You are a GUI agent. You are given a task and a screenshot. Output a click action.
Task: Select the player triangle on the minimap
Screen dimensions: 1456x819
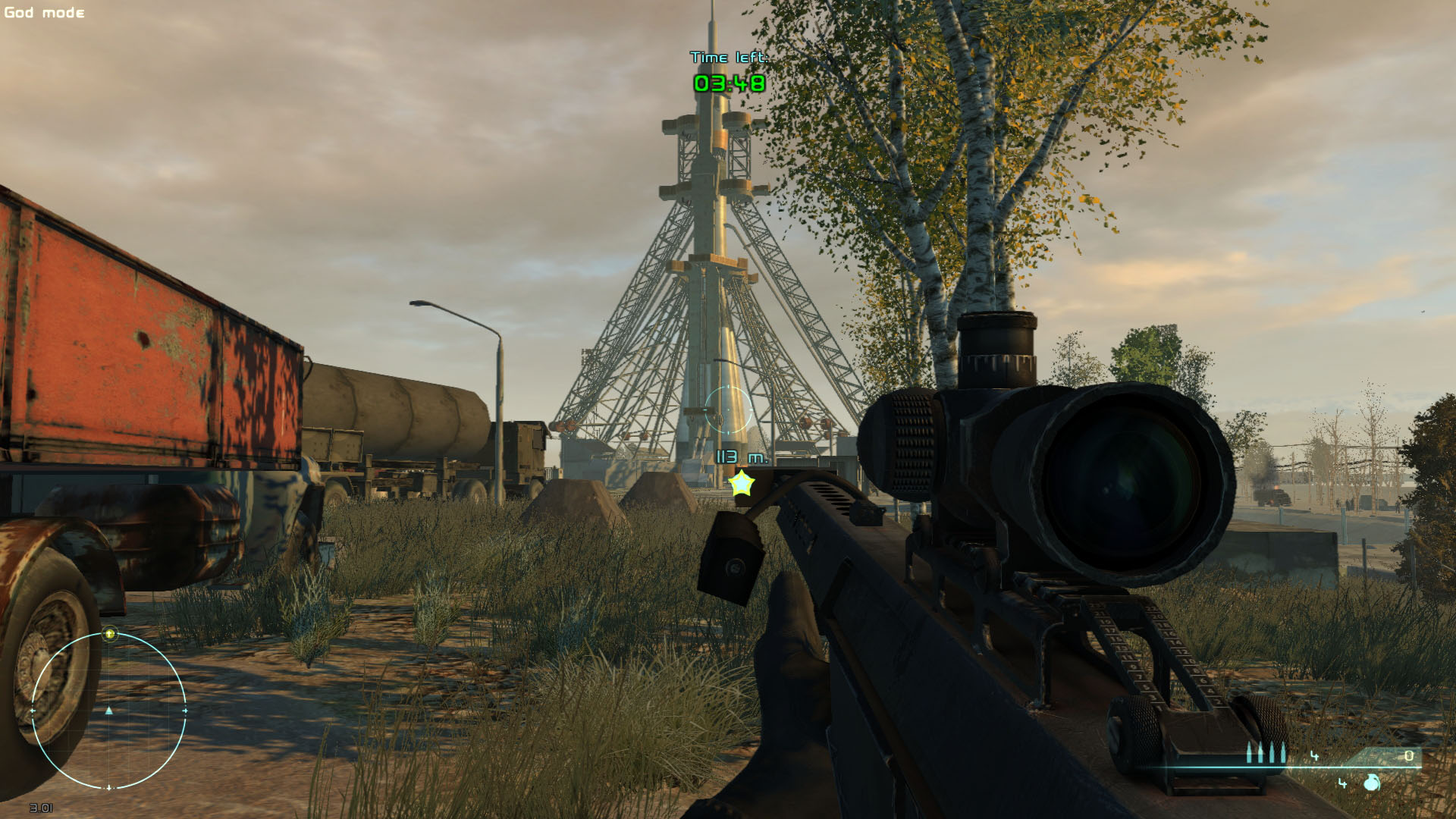(x=108, y=711)
